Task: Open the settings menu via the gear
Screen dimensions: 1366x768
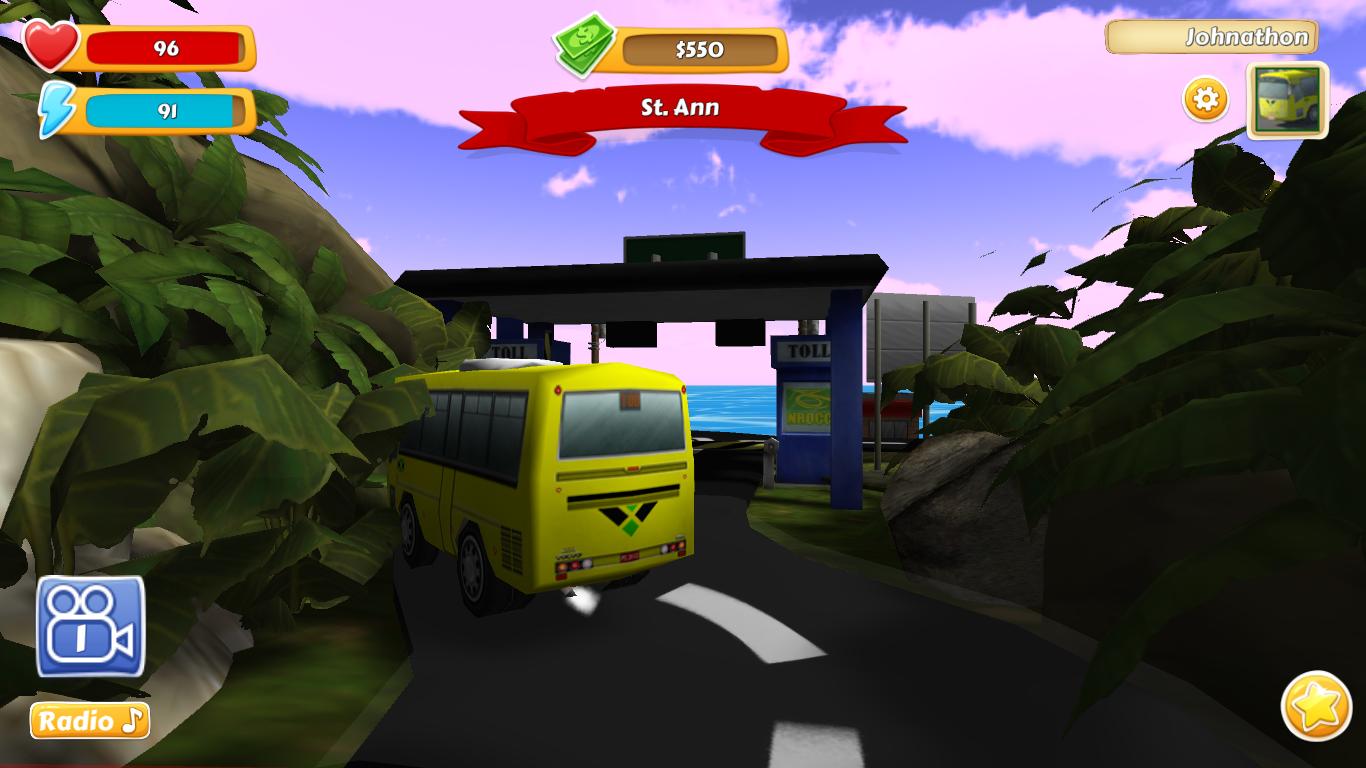Action: point(1205,99)
